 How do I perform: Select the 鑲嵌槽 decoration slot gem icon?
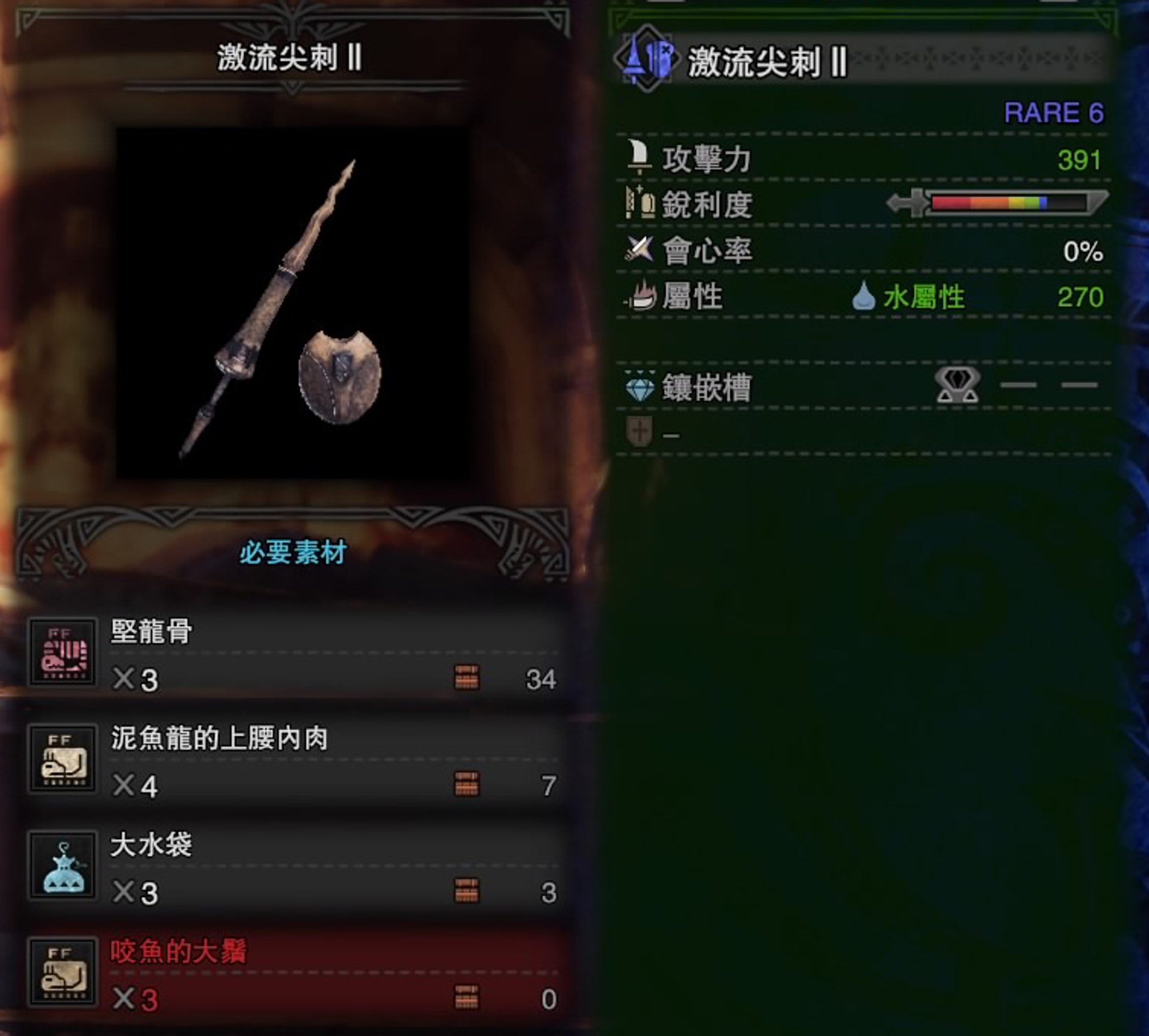tap(957, 385)
